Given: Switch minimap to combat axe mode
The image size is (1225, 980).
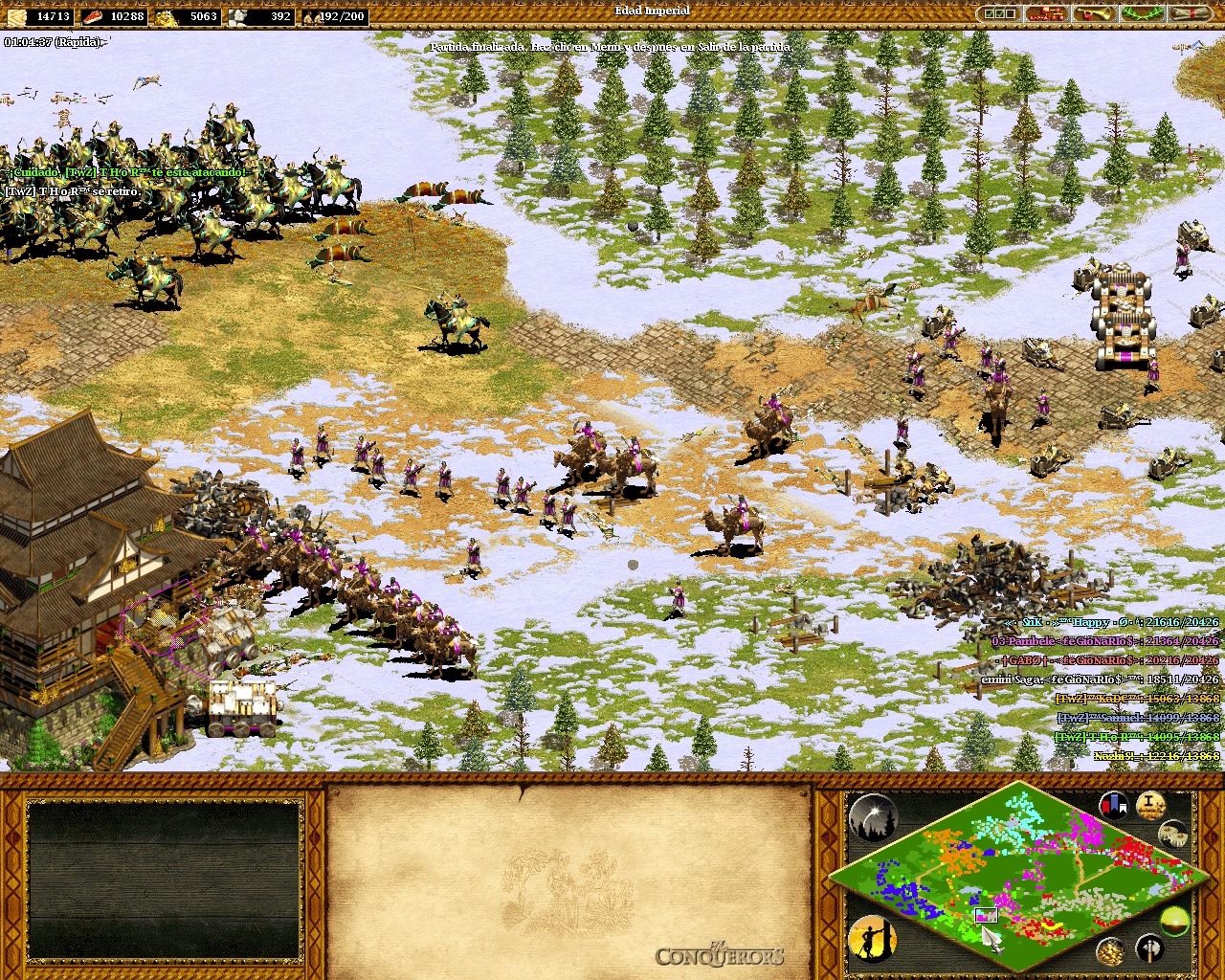Looking at the screenshot, I should click(x=1150, y=948).
